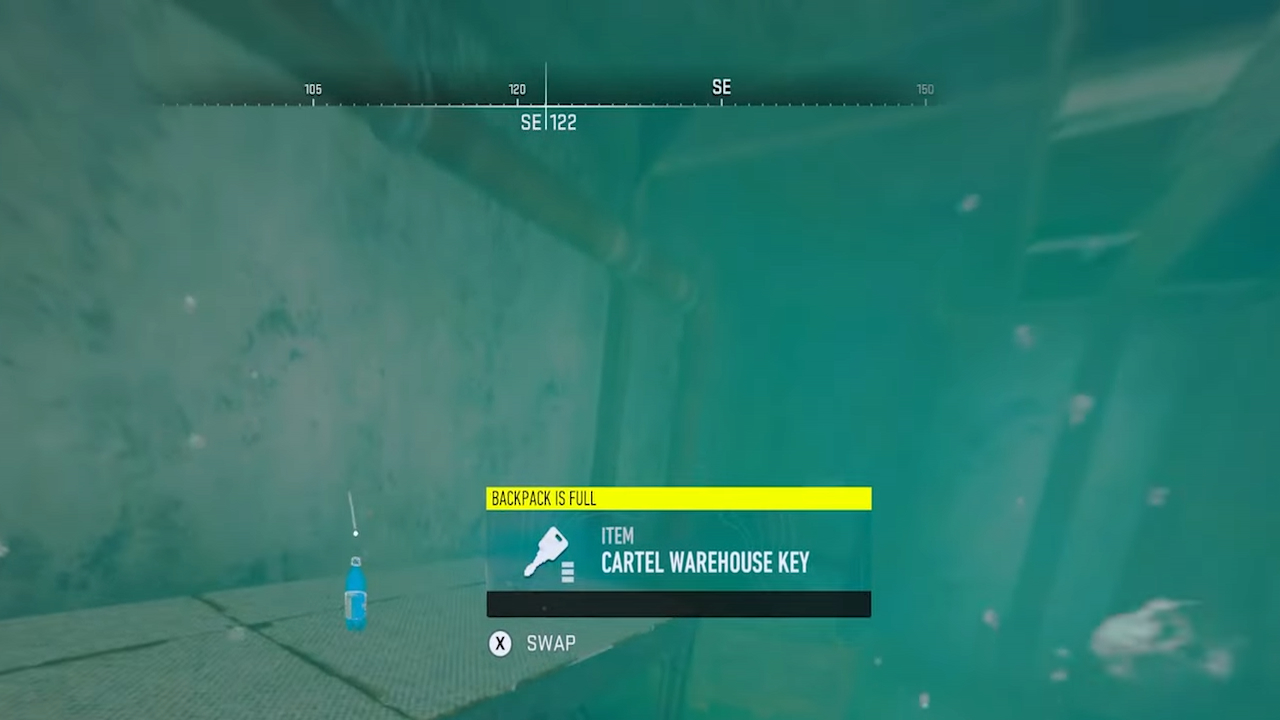Toggle the Backpack Is Full warning banner
Viewport: 1280px width, 720px height.
[x=678, y=498]
